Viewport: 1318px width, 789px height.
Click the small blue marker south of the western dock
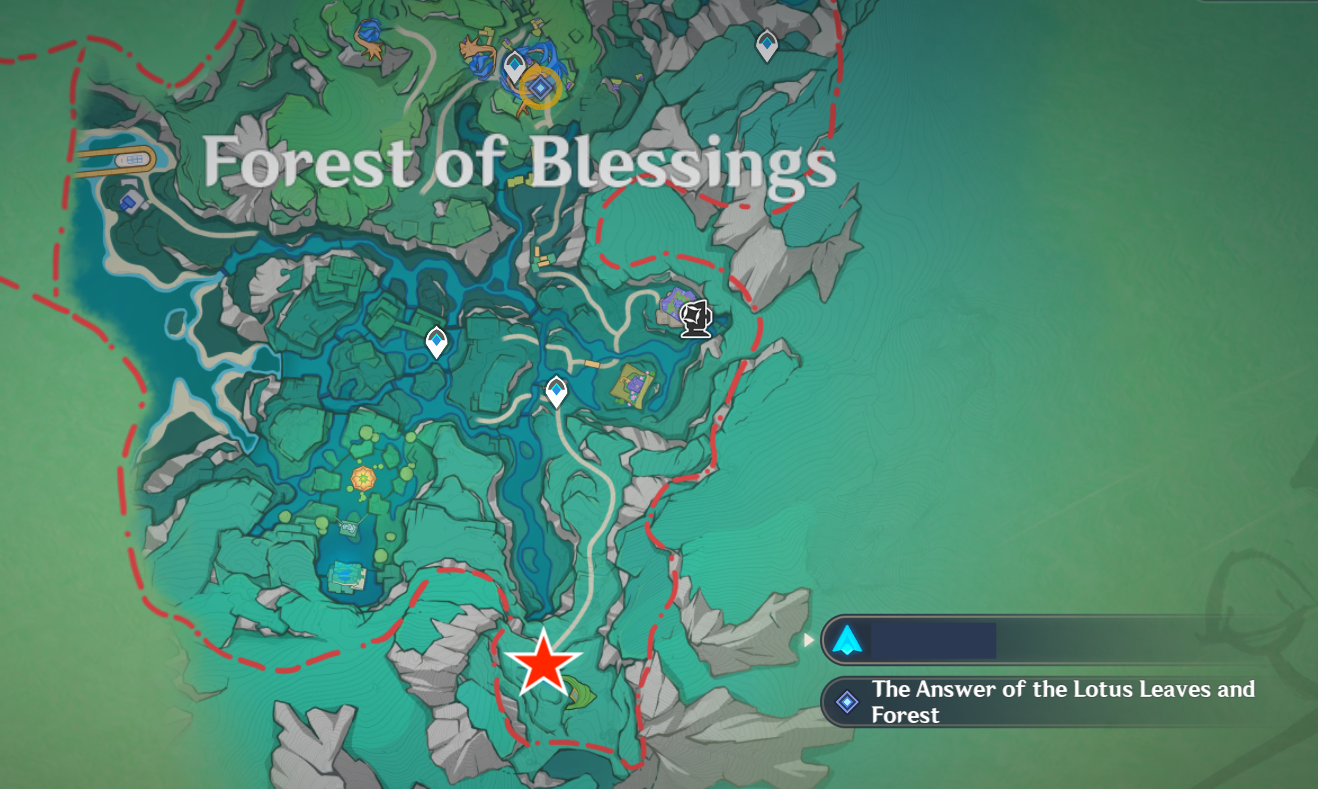click(x=128, y=205)
